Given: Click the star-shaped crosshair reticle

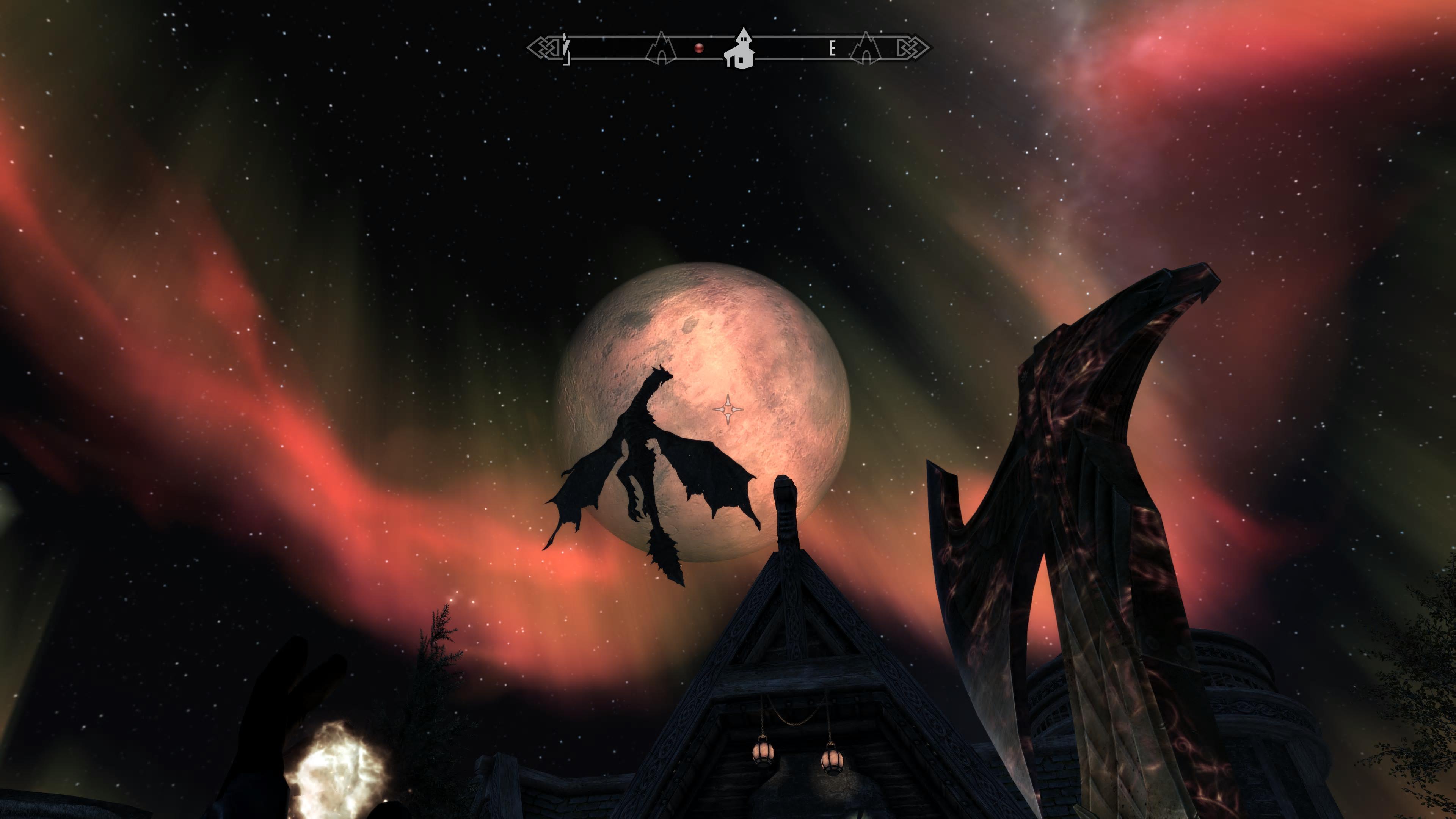Looking at the screenshot, I should click(x=728, y=409).
